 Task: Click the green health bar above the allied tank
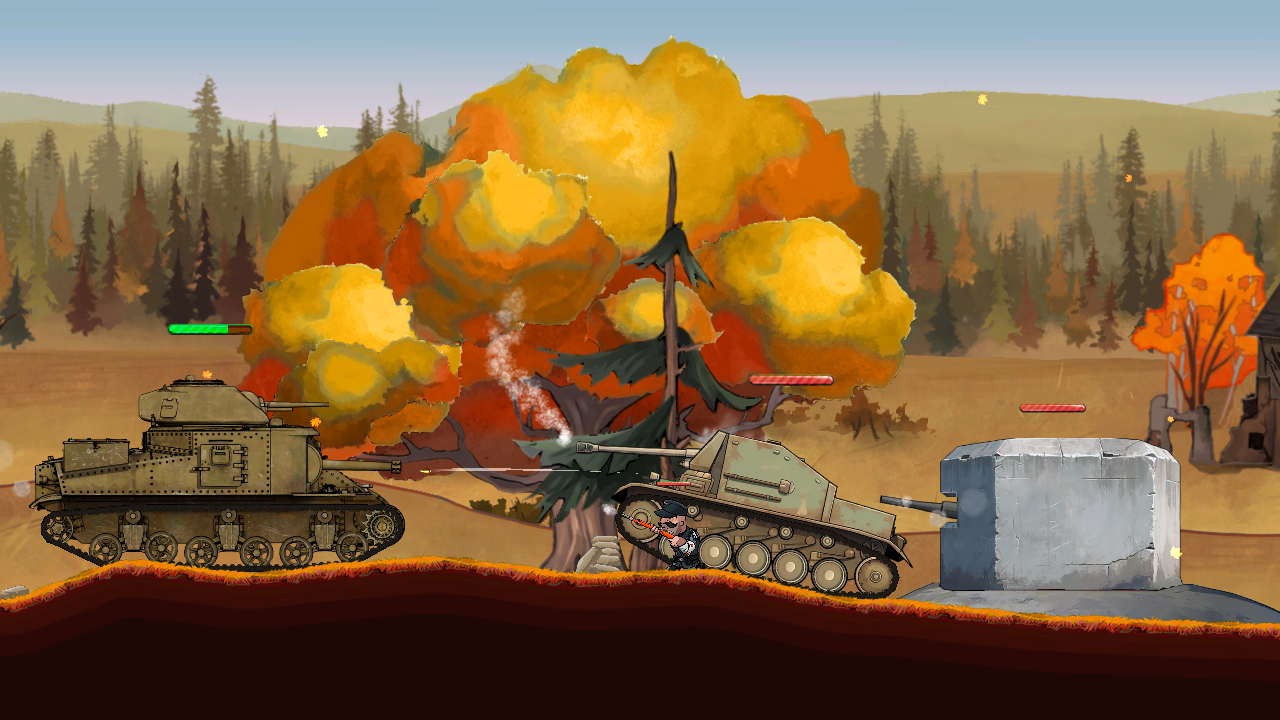point(210,327)
